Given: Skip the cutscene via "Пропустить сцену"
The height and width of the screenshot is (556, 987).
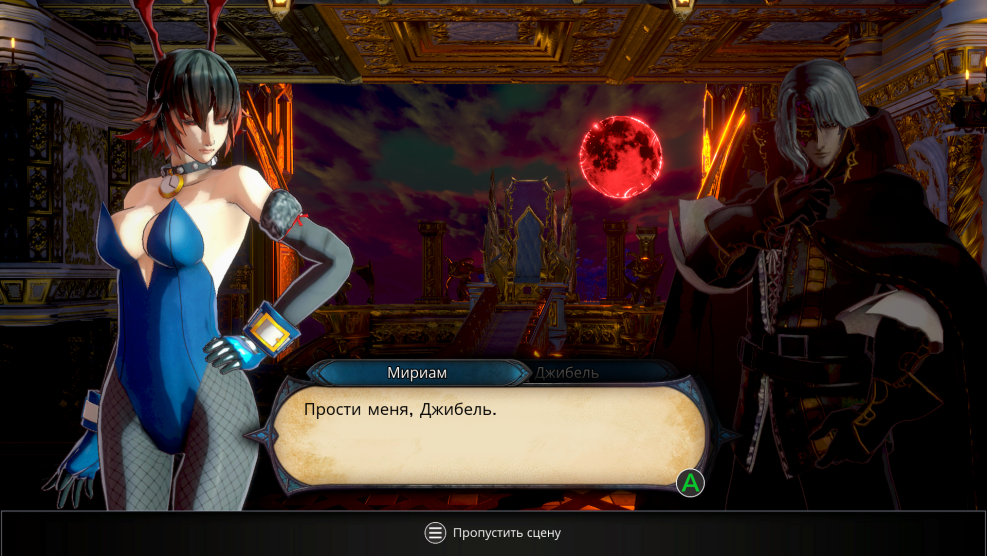Looking at the screenshot, I should click(x=493, y=533).
